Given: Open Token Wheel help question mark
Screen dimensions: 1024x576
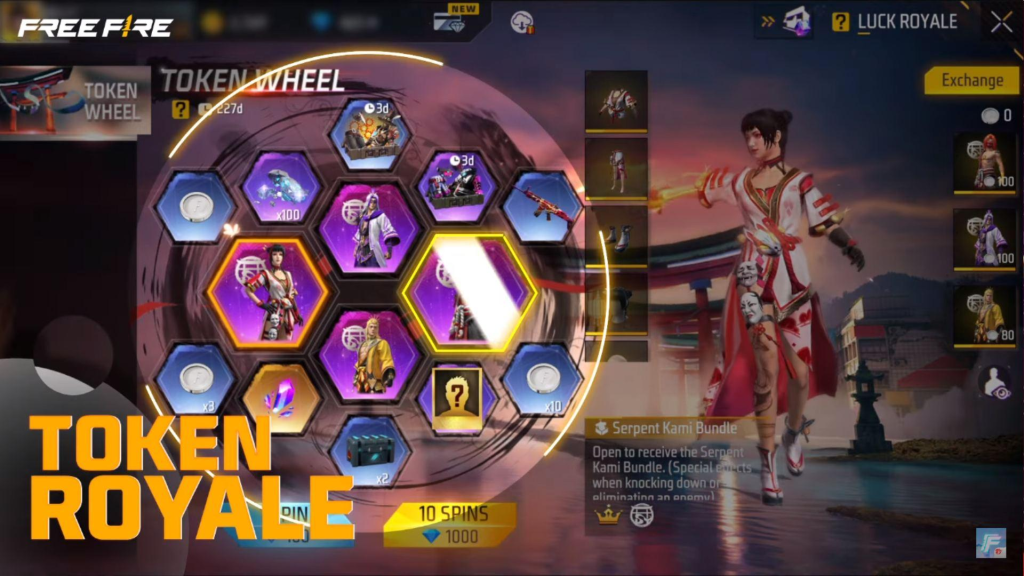Looking at the screenshot, I should pos(180,110).
